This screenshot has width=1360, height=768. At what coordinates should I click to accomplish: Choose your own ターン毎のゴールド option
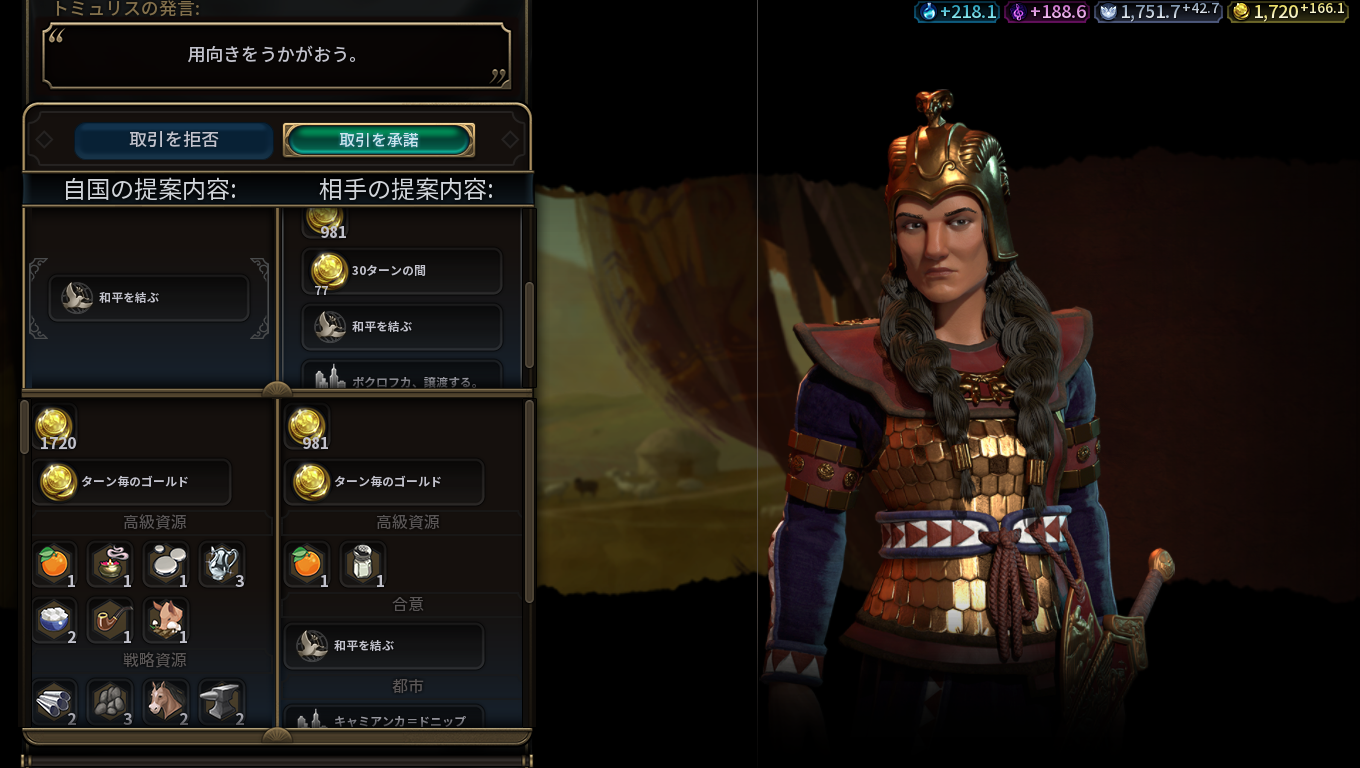click(x=131, y=482)
